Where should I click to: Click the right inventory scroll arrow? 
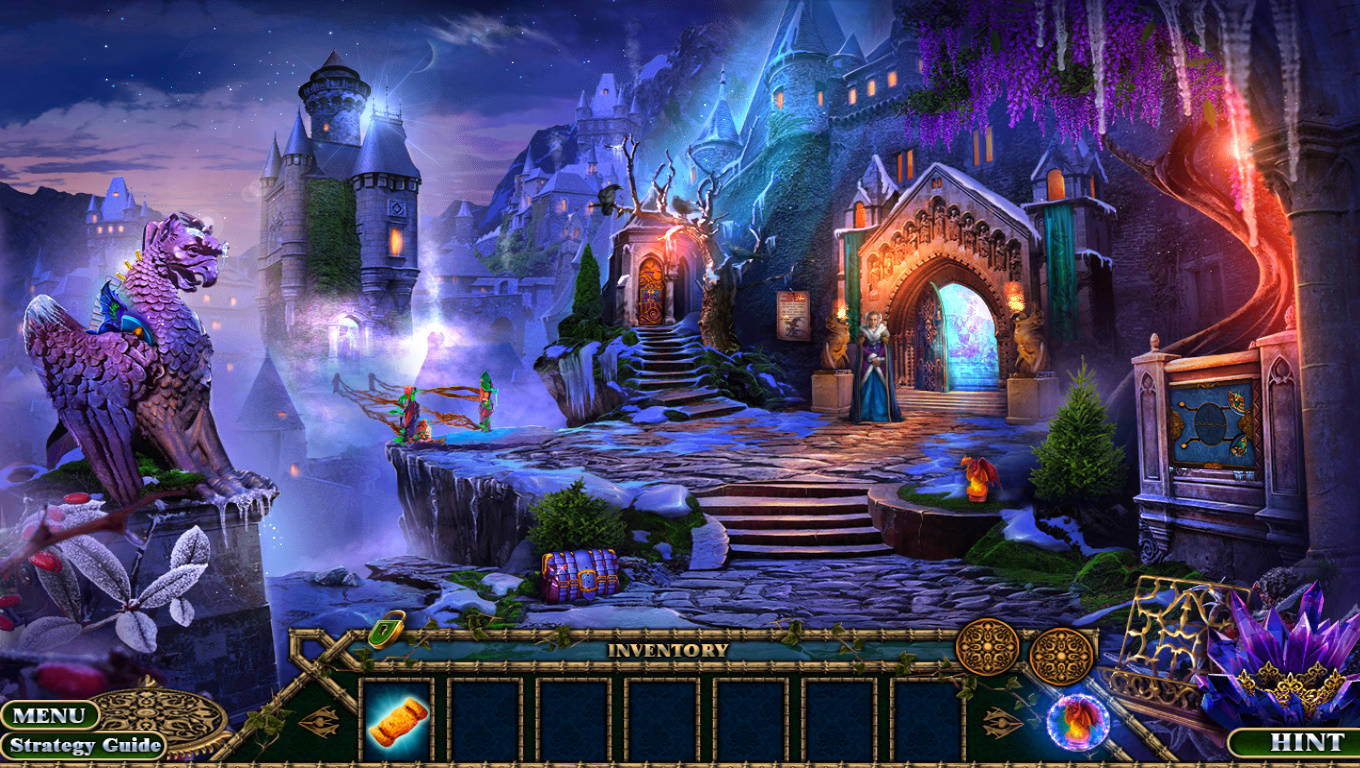(x=1000, y=721)
